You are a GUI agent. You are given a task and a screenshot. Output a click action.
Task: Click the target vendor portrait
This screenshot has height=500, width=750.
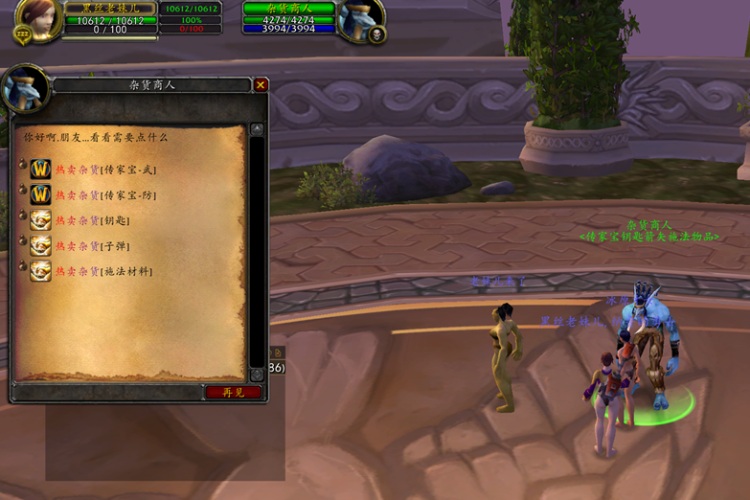pyautogui.click(x=360, y=20)
